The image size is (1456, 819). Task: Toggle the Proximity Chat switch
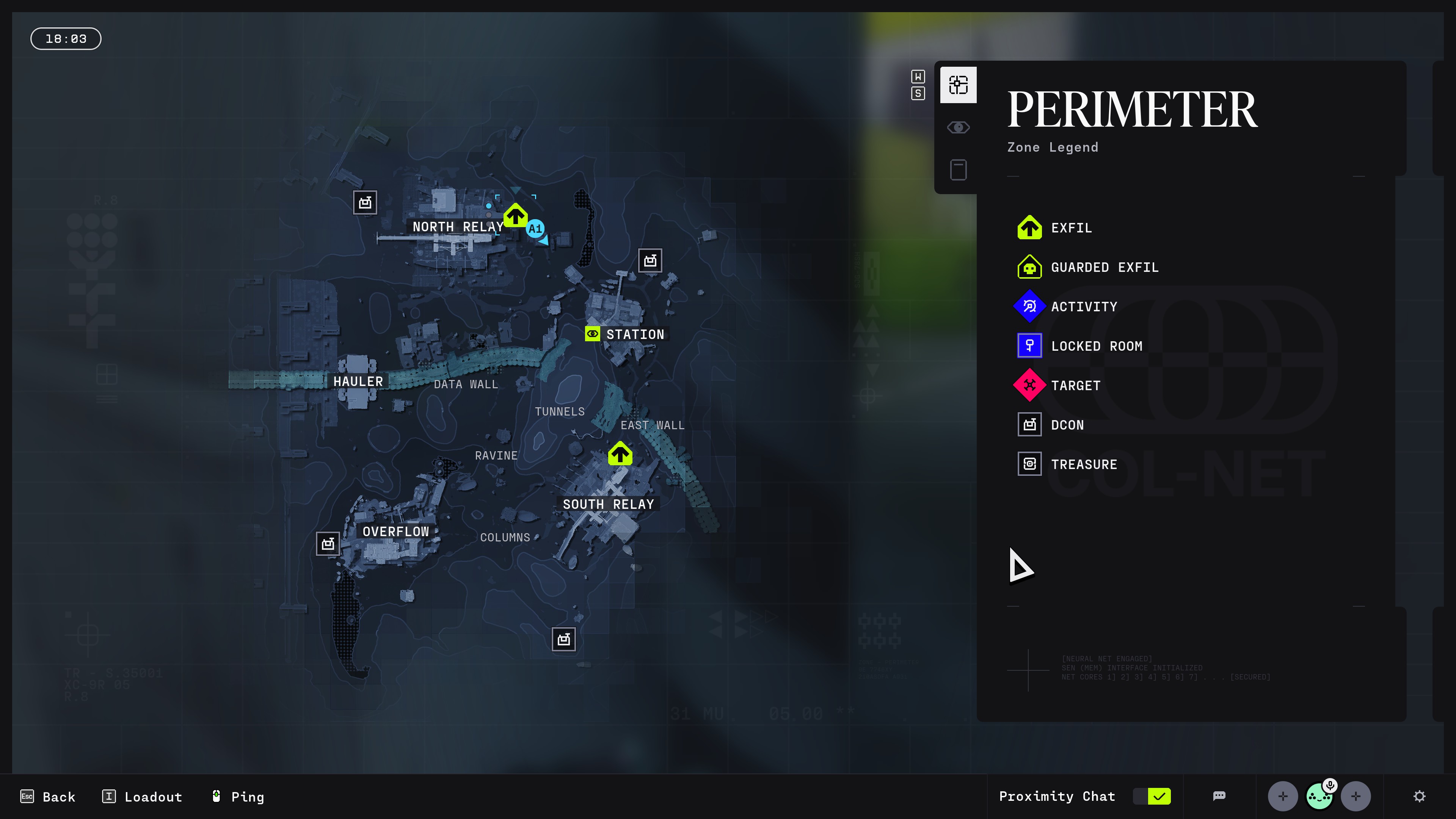coord(1152,796)
